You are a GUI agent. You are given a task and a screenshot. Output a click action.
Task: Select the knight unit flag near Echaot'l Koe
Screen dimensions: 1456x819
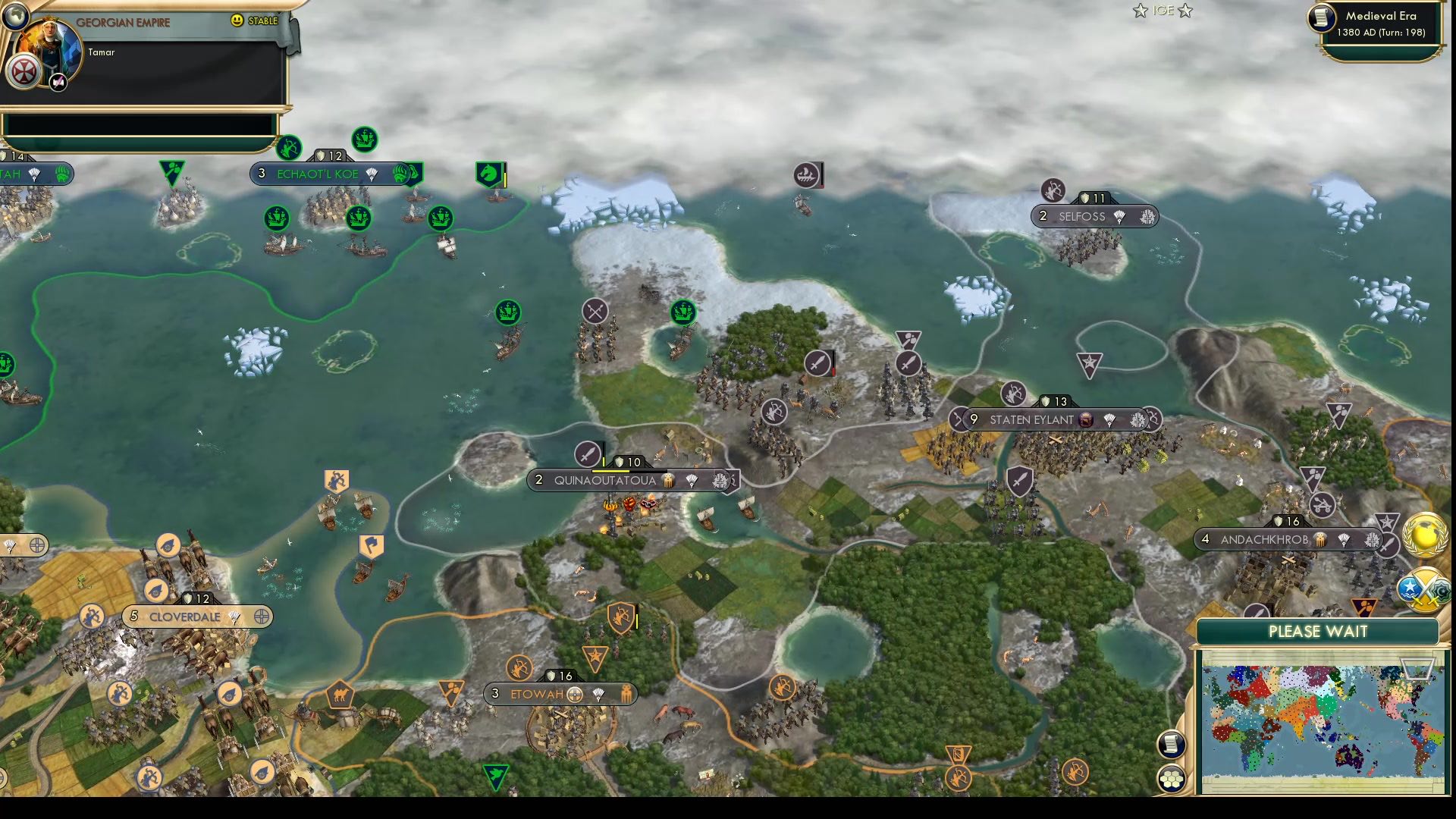[488, 173]
